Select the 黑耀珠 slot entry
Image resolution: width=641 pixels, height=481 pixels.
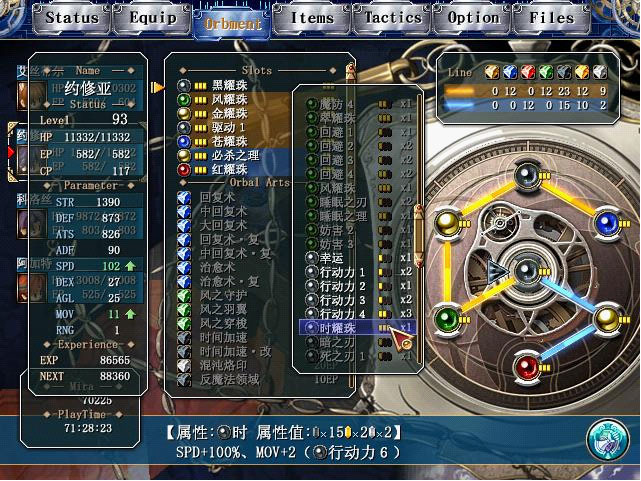coord(227,86)
